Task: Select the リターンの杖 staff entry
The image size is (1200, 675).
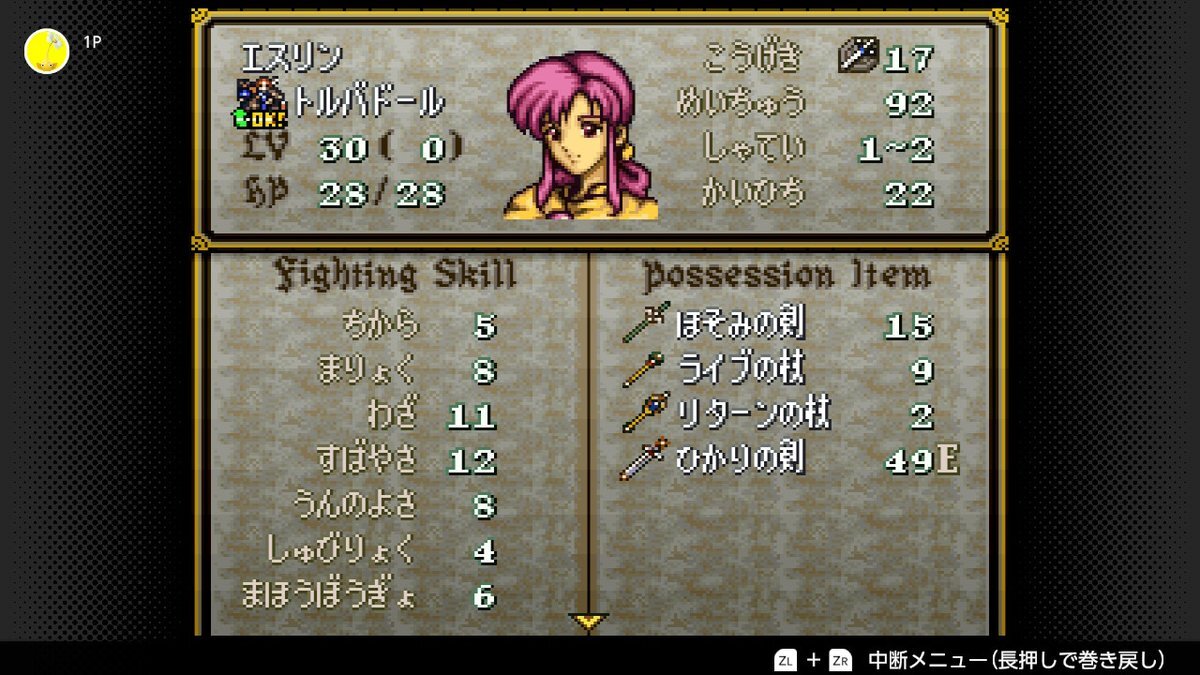Action: pos(740,414)
